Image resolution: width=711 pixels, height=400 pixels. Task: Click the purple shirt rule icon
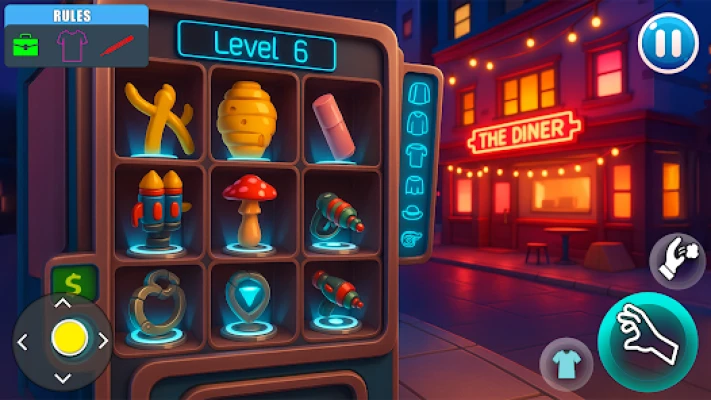(71, 44)
